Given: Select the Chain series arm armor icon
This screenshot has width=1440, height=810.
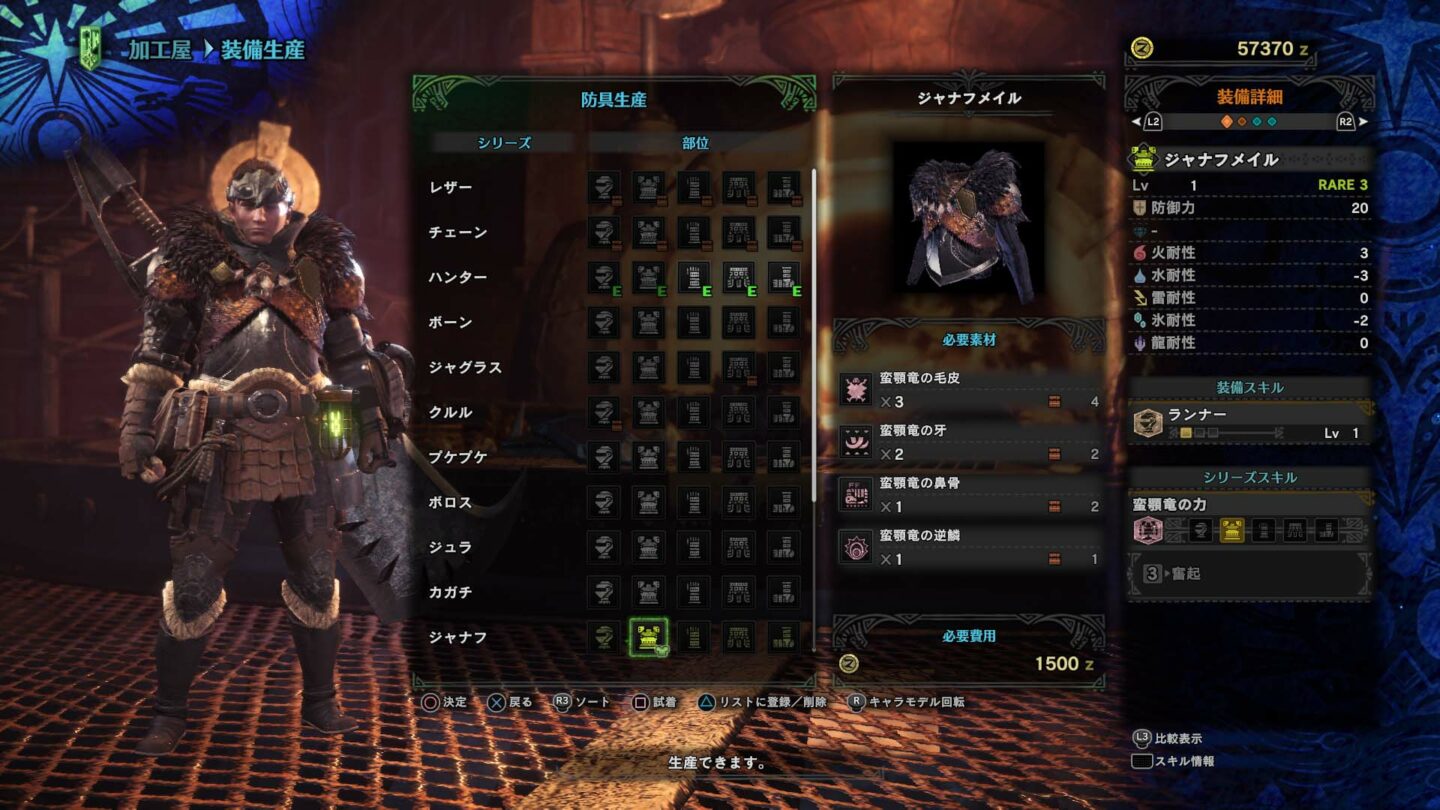Looking at the screenshot, I should (x=691, y=232).
